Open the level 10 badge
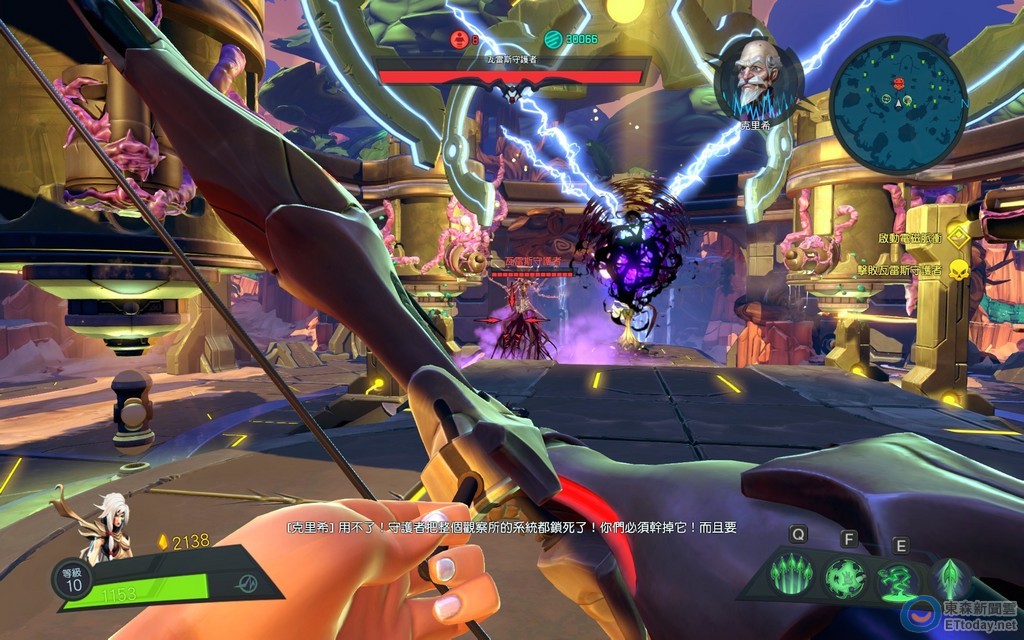The height and width of the screenshot is (640, 1024). (72, 580)
